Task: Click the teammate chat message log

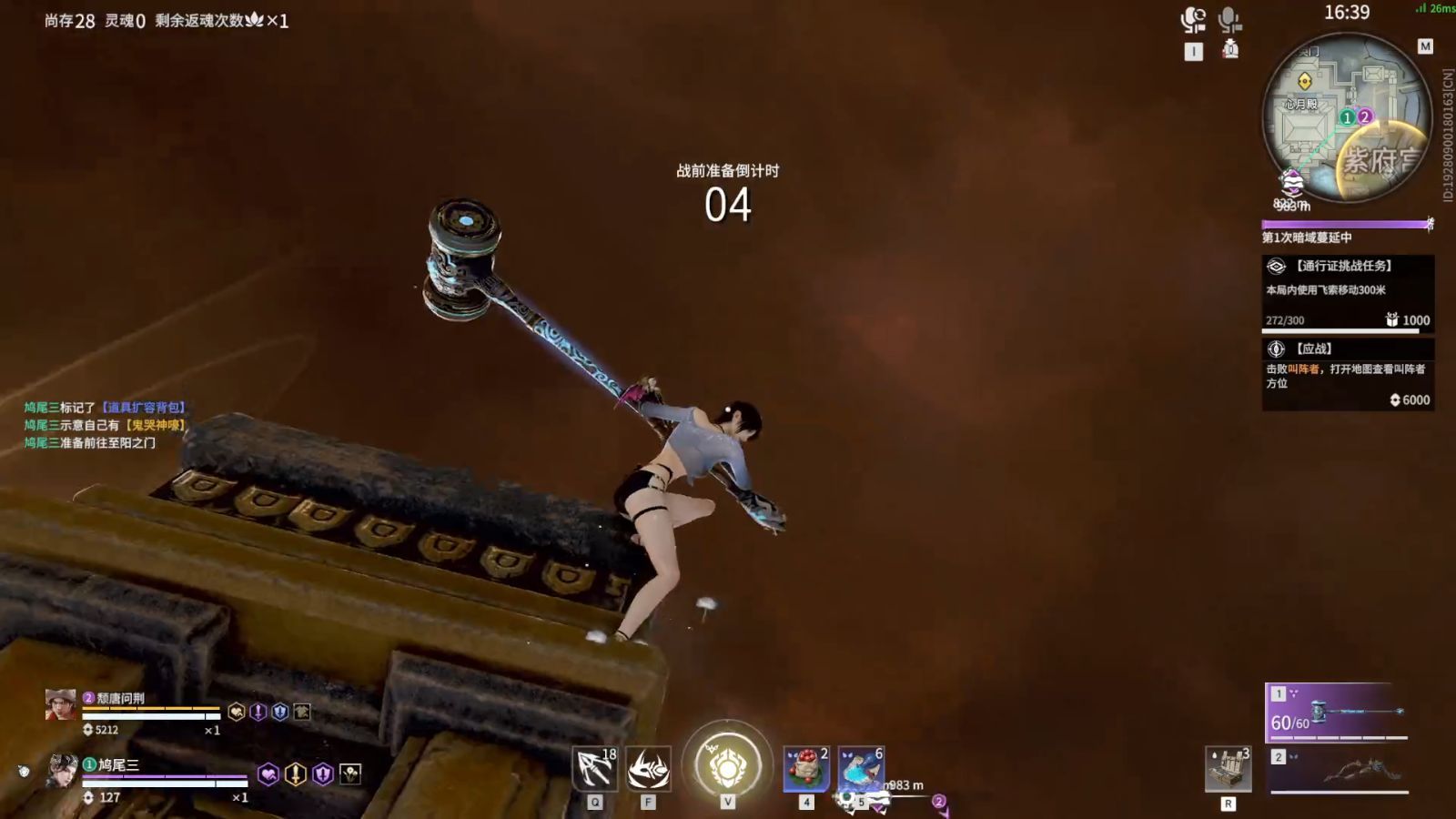Action: click(x=104, y=425)
